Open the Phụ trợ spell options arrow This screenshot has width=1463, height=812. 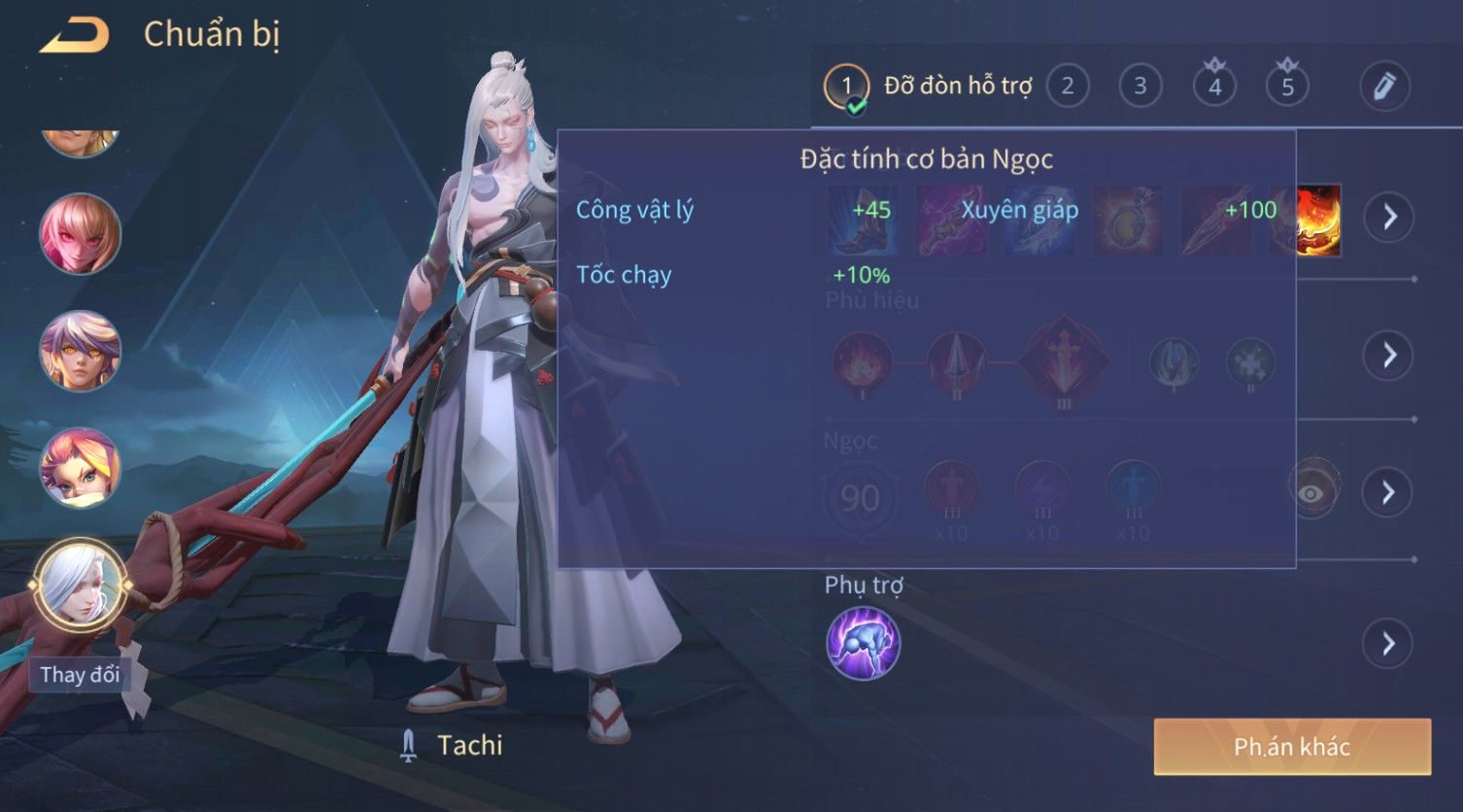[1389, 643]
